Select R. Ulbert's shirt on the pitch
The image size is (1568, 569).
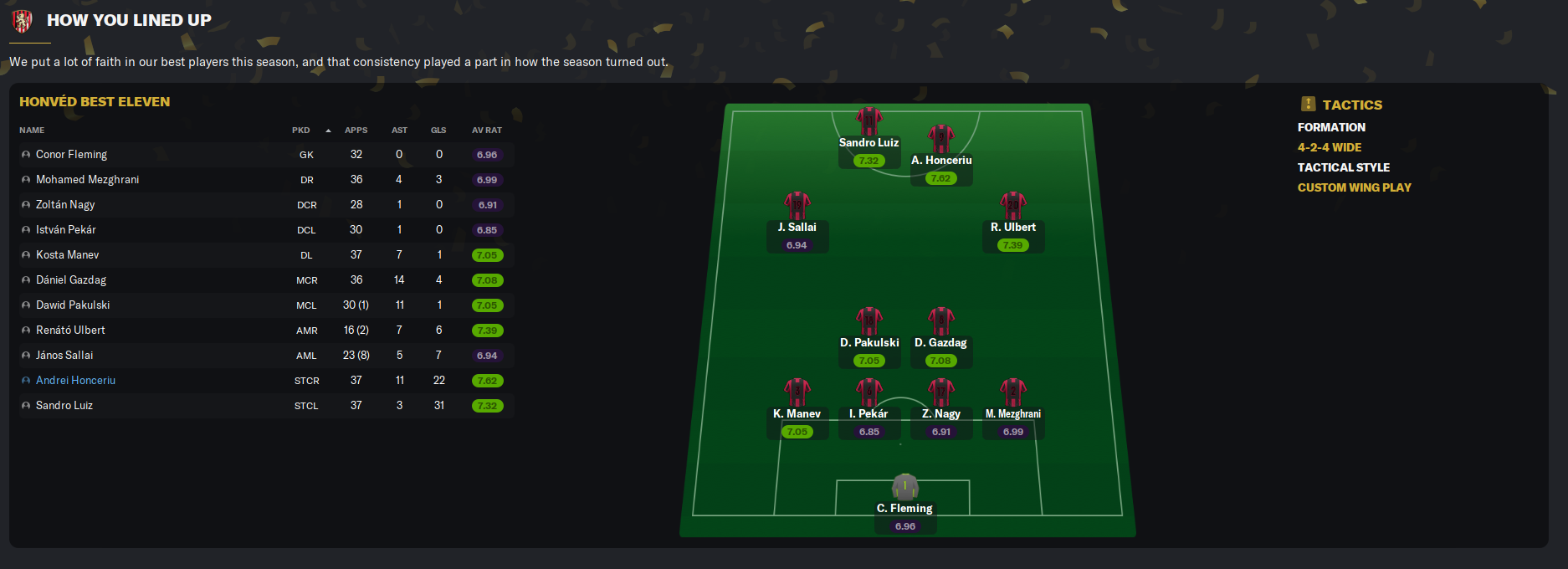tap(1012, 206)
